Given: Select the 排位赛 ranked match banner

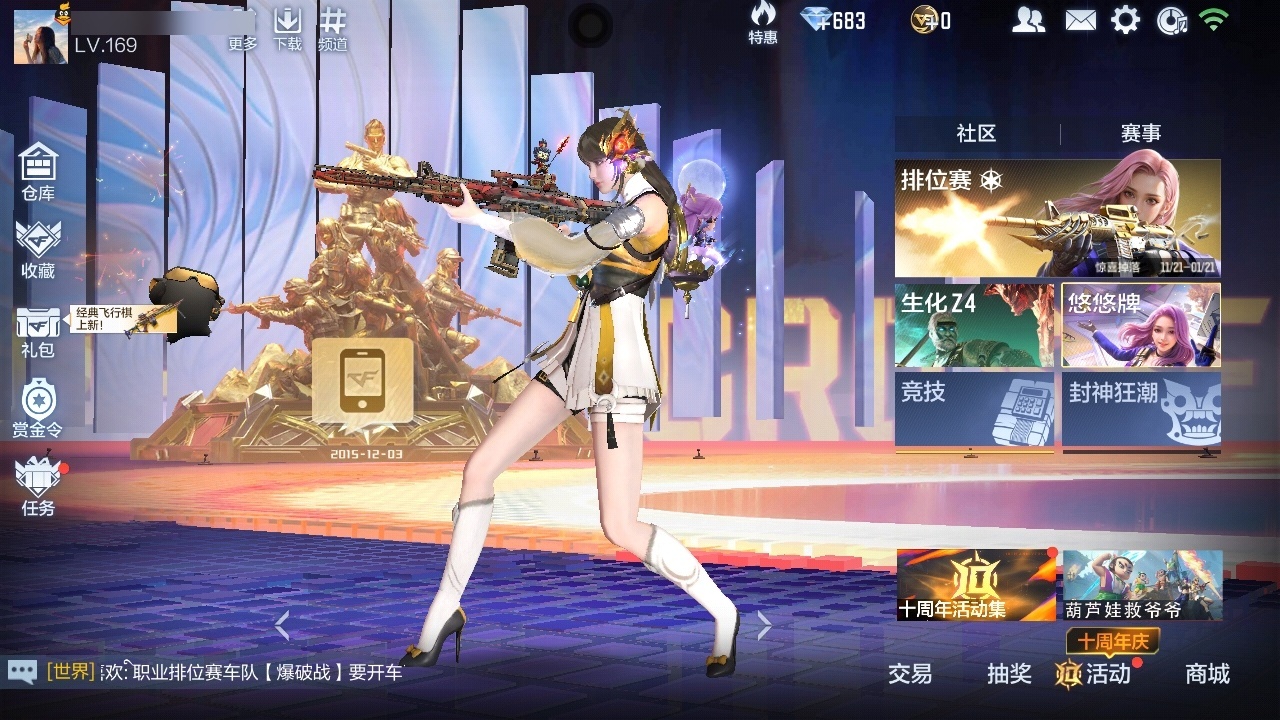Looking at the screenshot, I should coord(1057,218).
